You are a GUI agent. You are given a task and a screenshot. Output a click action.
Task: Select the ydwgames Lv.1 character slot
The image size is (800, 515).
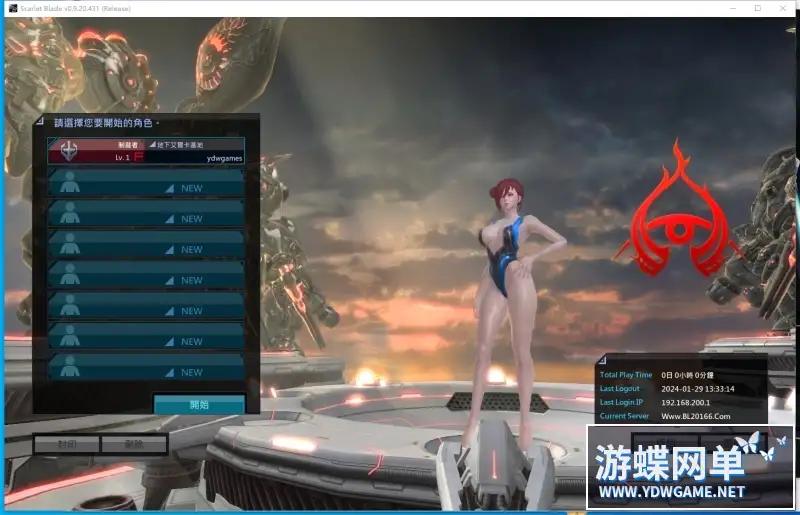[x=147, y=150]
